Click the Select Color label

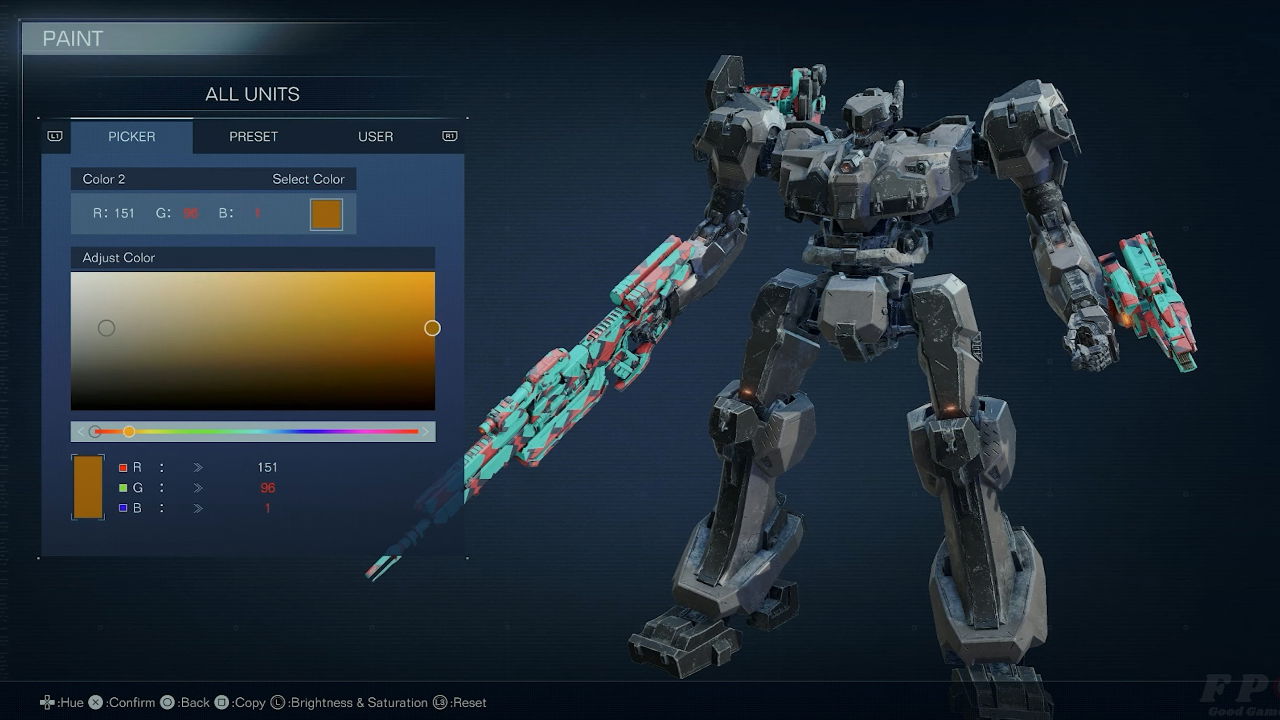pyautogui.click(x=306, y=178)
